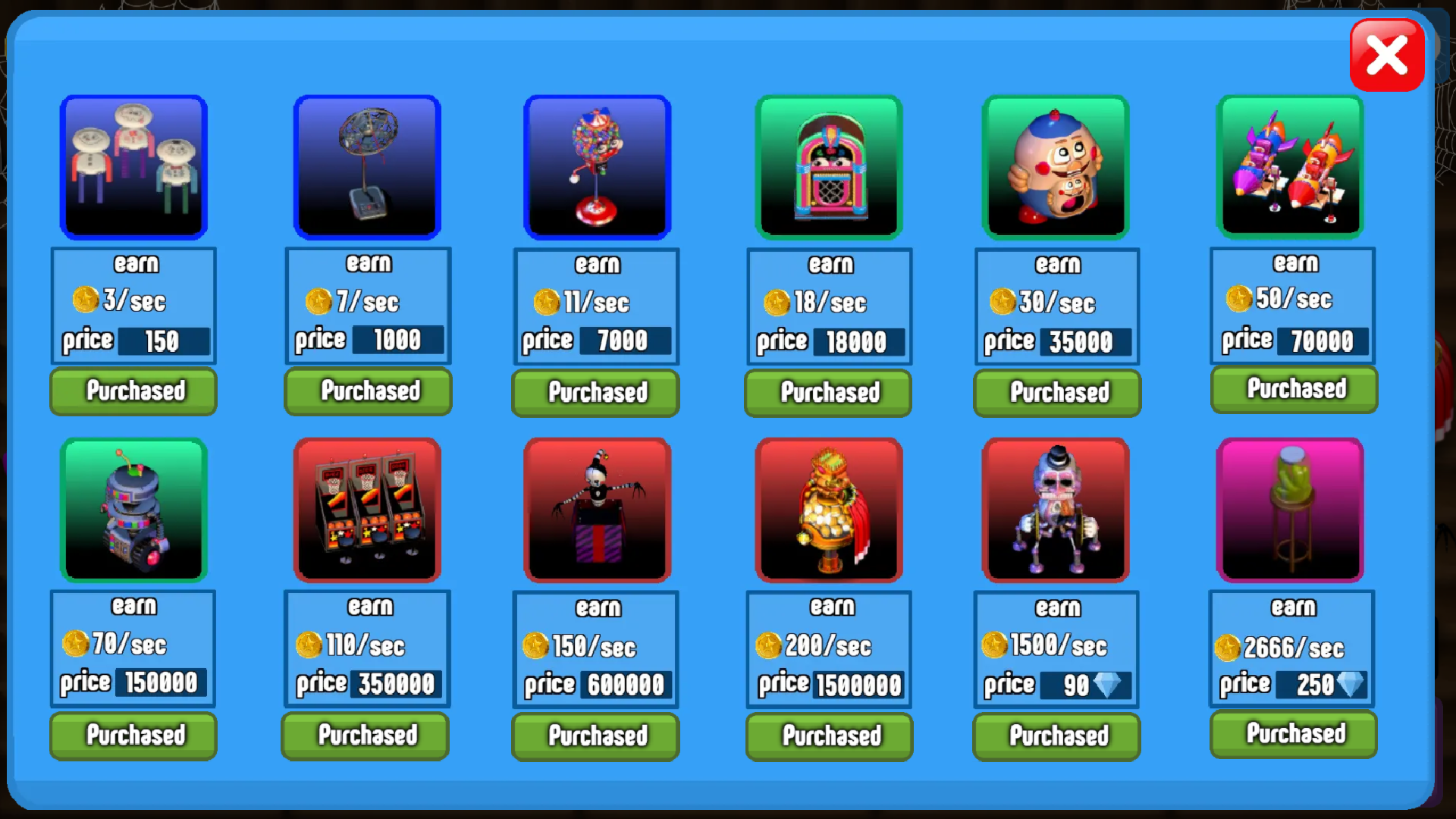Click the coin icon on the 50/sec item
The height and width of the screenshot is (819, 1456).
click(x=1239, y=299)
